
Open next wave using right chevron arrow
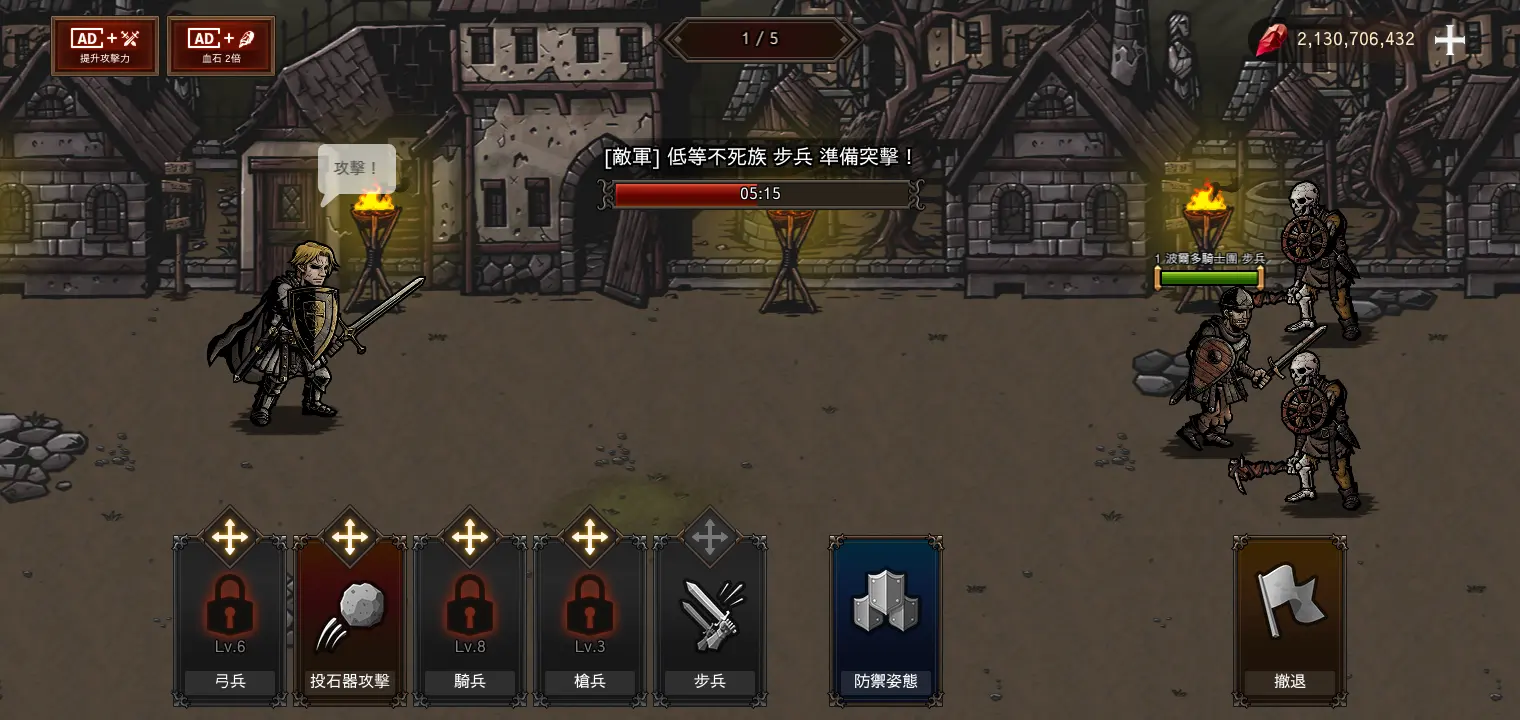tap(855, 39)
